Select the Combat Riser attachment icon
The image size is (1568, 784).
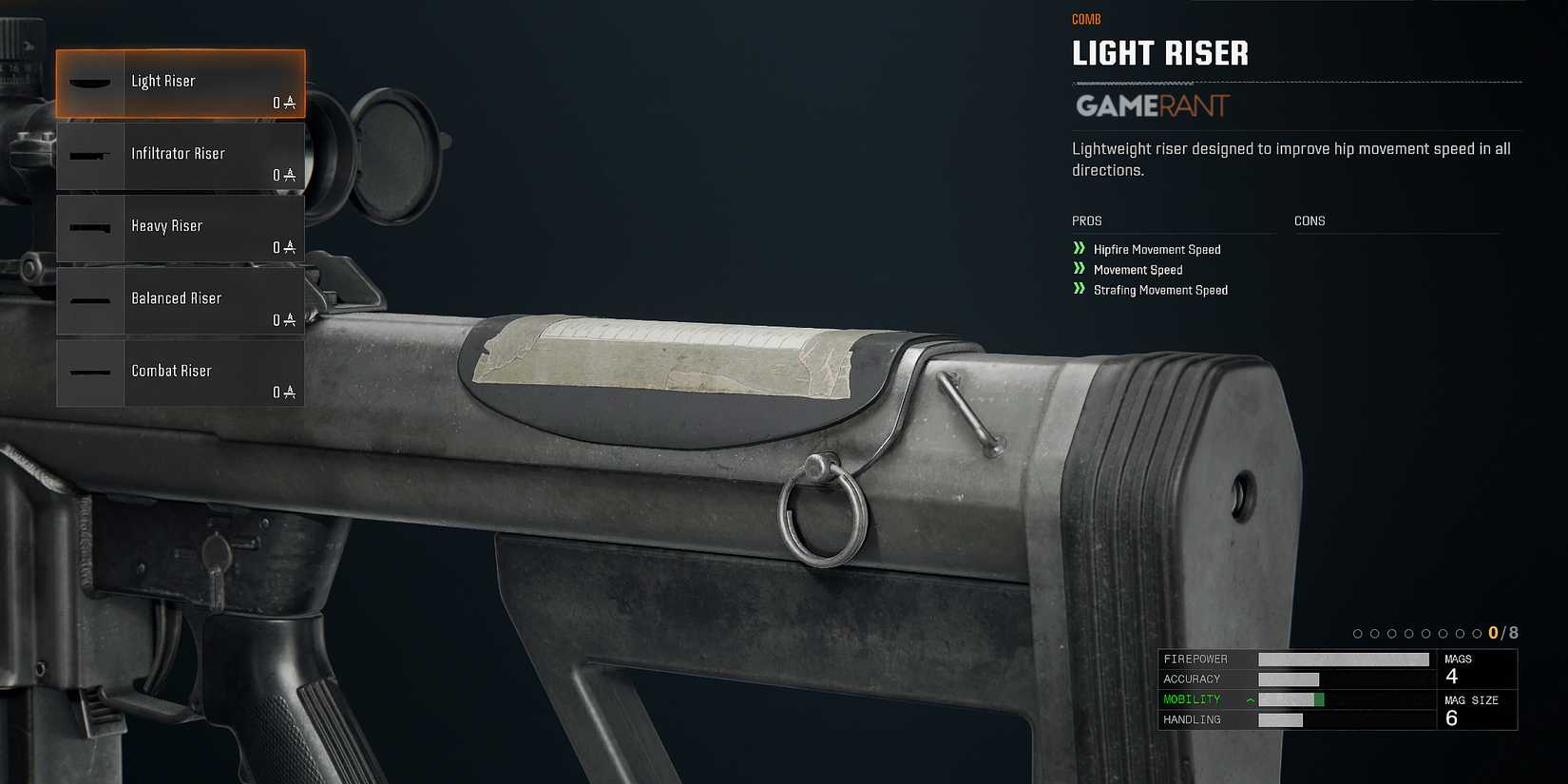click(x=91, y=373)
